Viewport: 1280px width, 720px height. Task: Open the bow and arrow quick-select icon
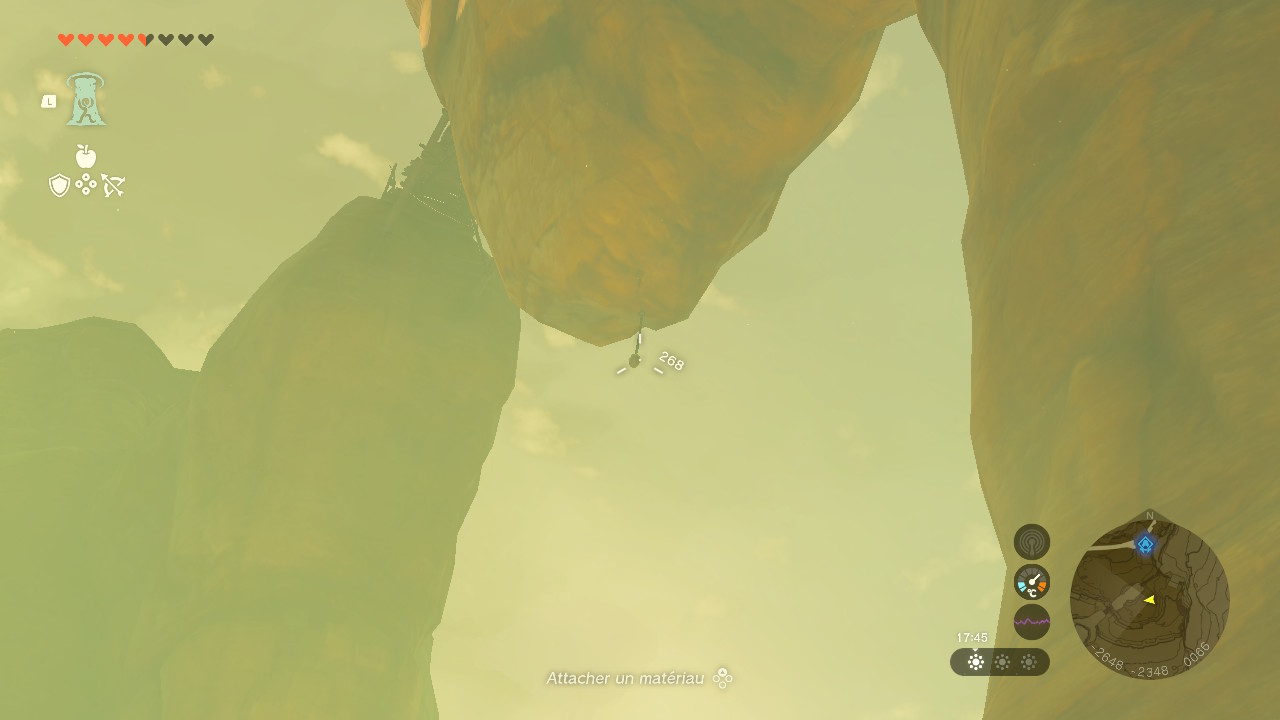click(113, 185)
